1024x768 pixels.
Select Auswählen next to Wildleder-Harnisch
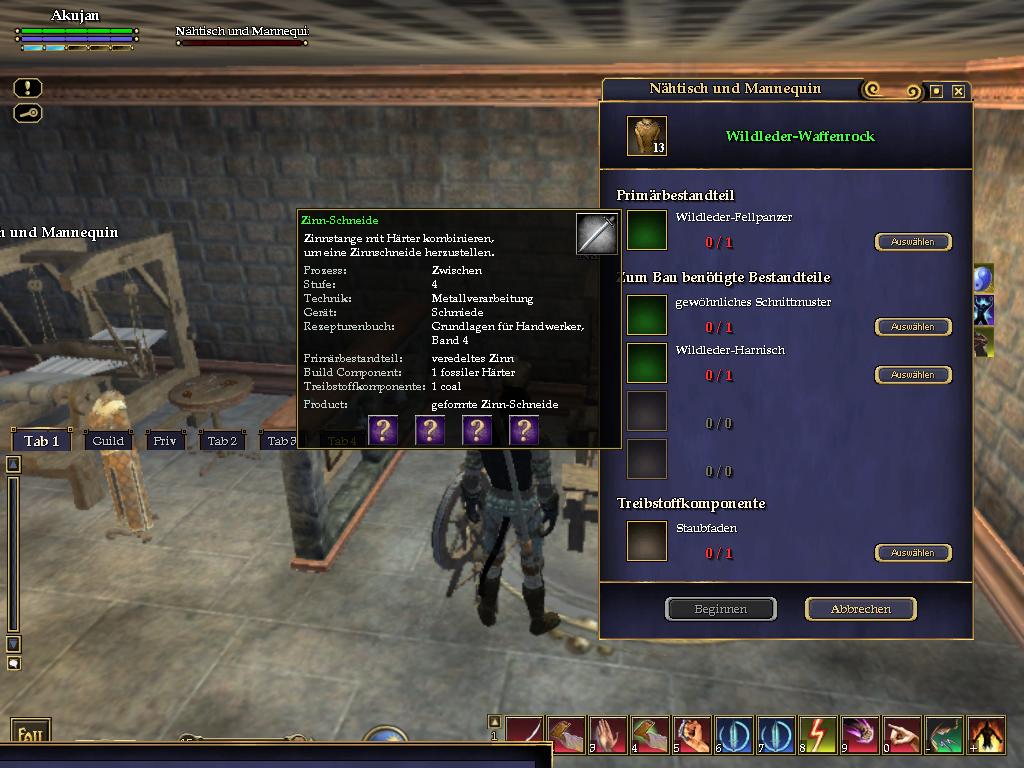[912, 375]
